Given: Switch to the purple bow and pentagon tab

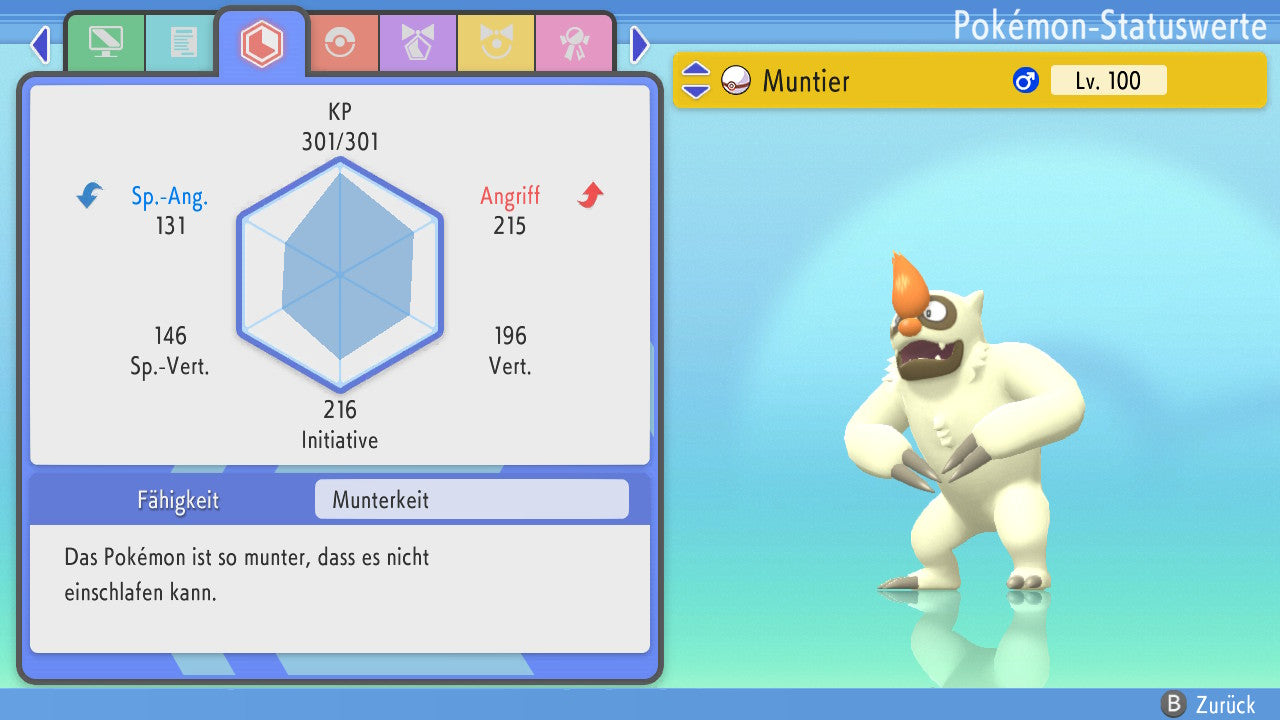Looking at the screenshot, I should pos(418,43).
